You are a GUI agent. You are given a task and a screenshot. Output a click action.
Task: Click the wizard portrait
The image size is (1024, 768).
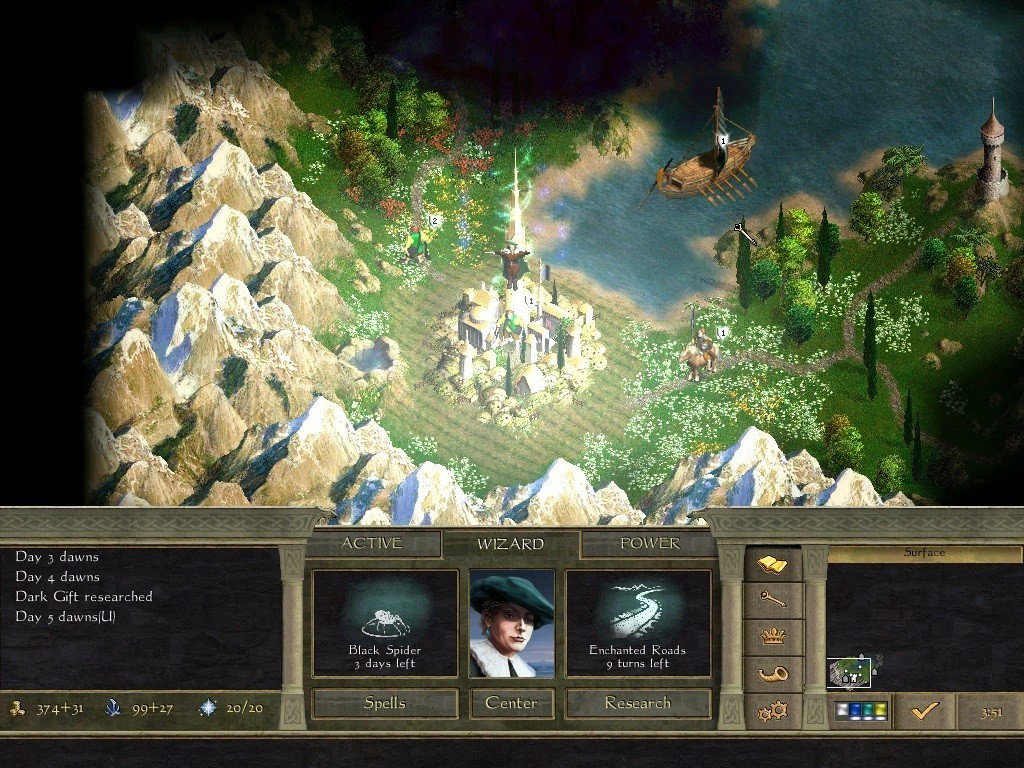point(512,624)
